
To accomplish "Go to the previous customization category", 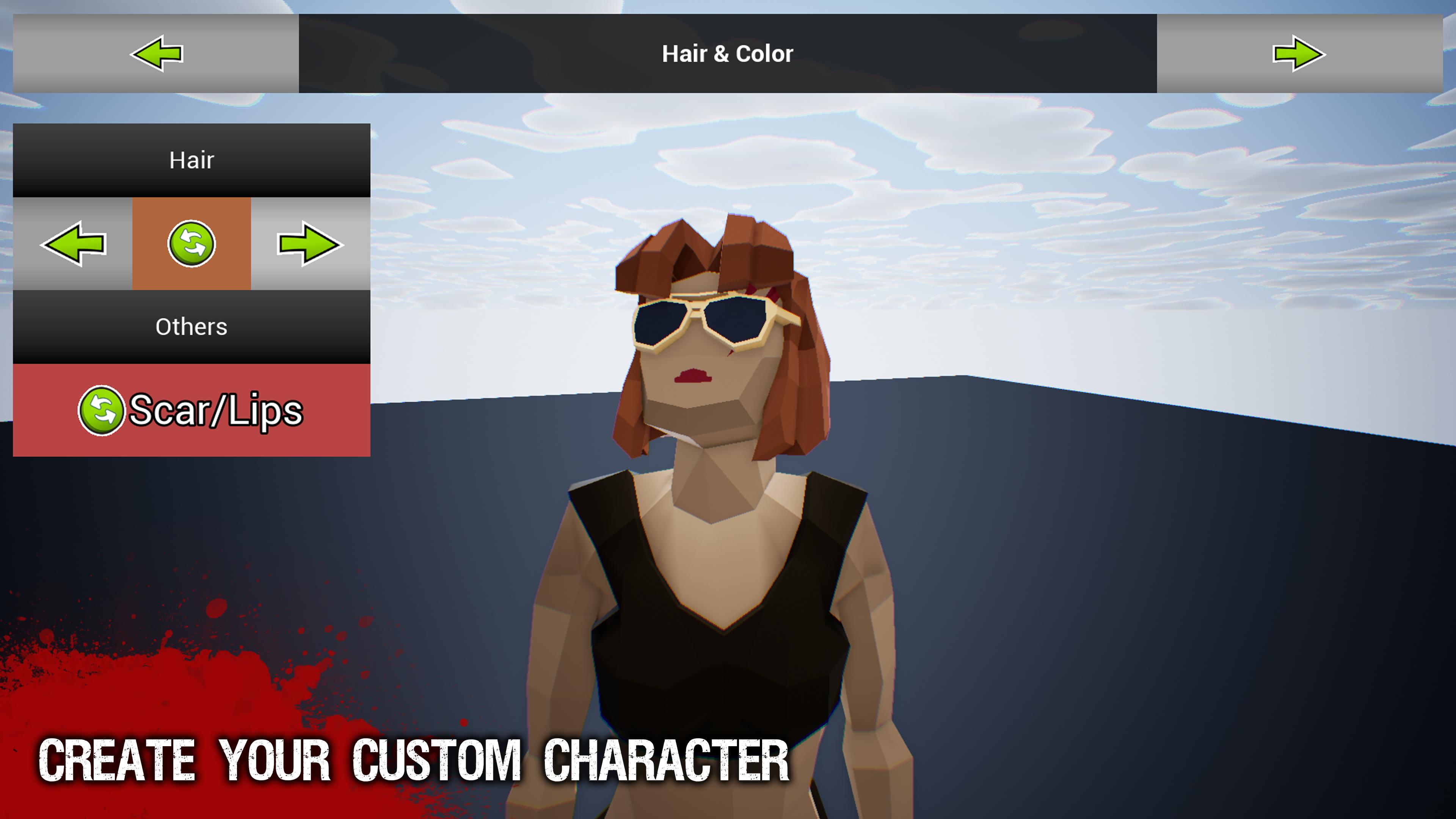I will (x=156, y=54).
